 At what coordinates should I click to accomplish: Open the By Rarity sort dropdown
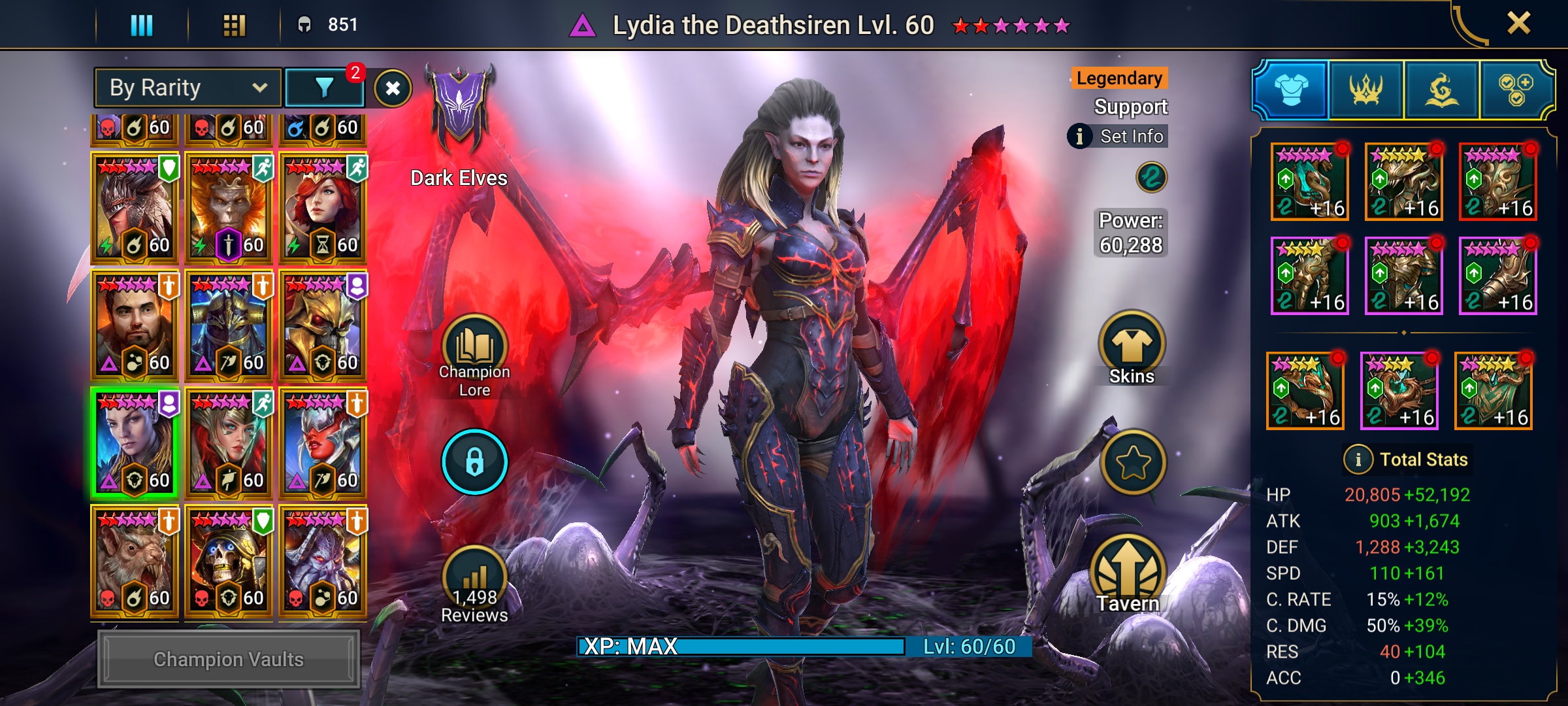(x=188, y=88)
